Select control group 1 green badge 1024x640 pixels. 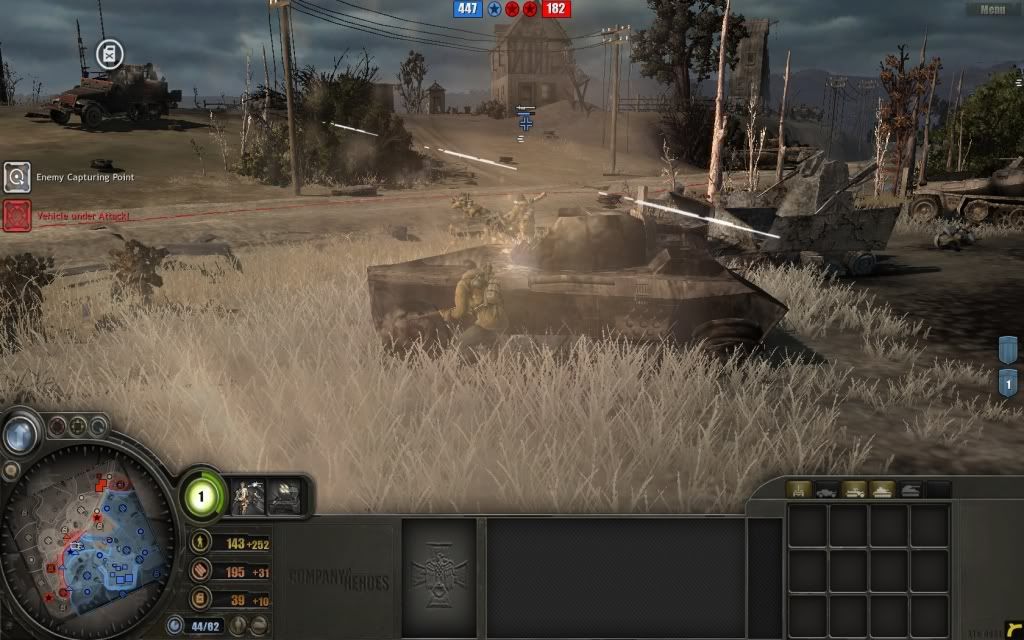tap(199, 497)
